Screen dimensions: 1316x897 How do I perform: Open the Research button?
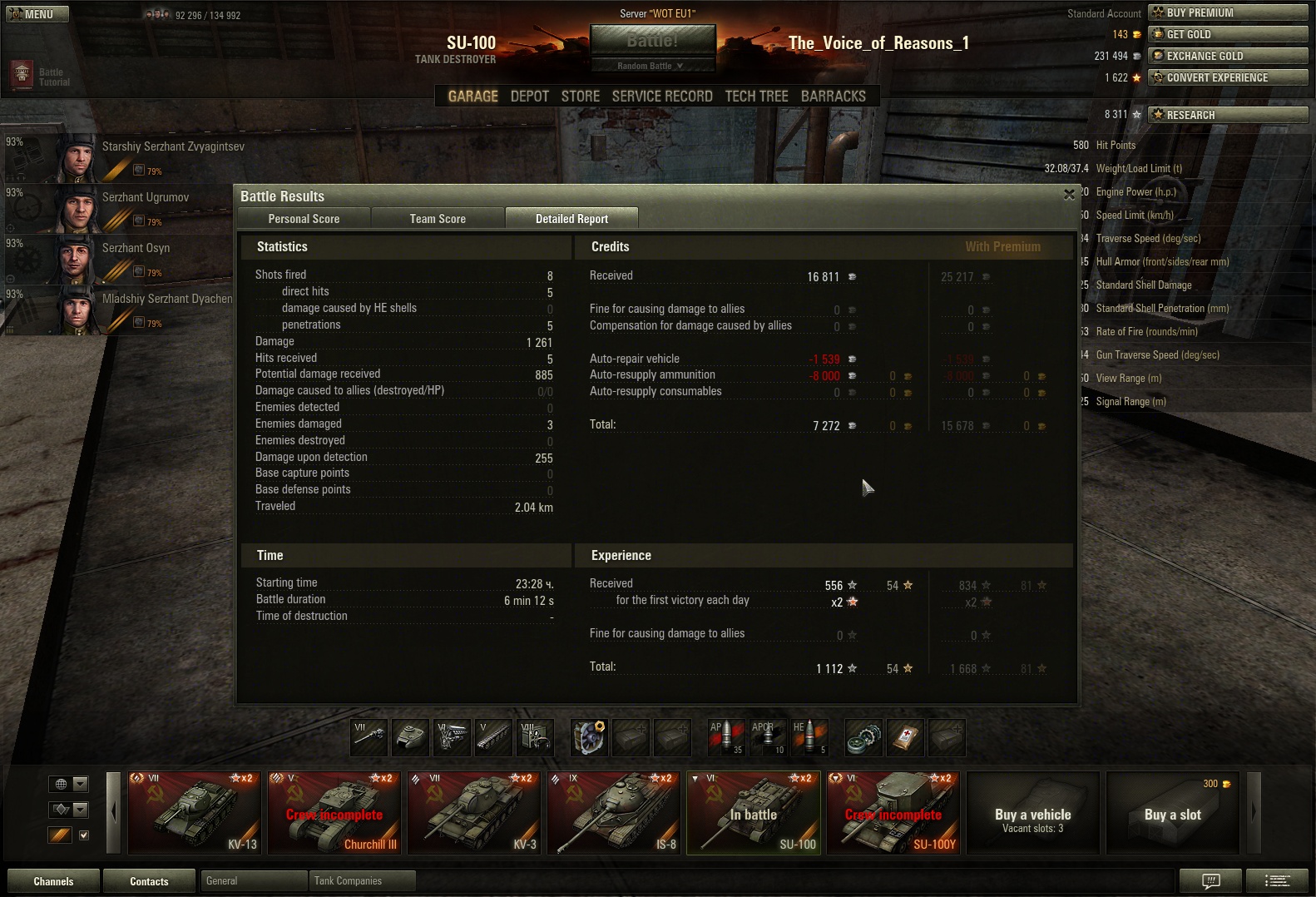[1228, 115]
